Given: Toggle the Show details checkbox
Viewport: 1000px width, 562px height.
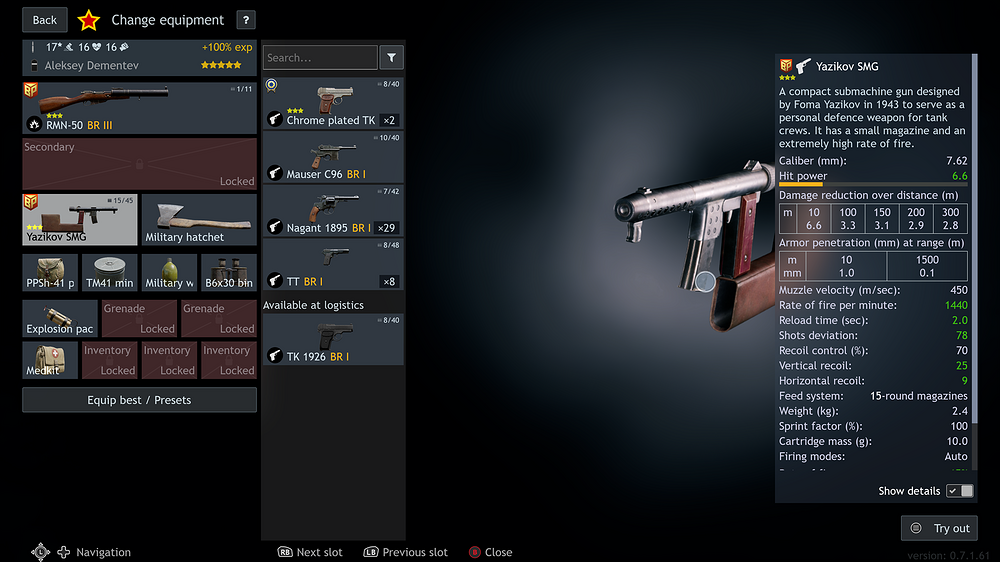Looking at the screenshot, I should [959, 491].
